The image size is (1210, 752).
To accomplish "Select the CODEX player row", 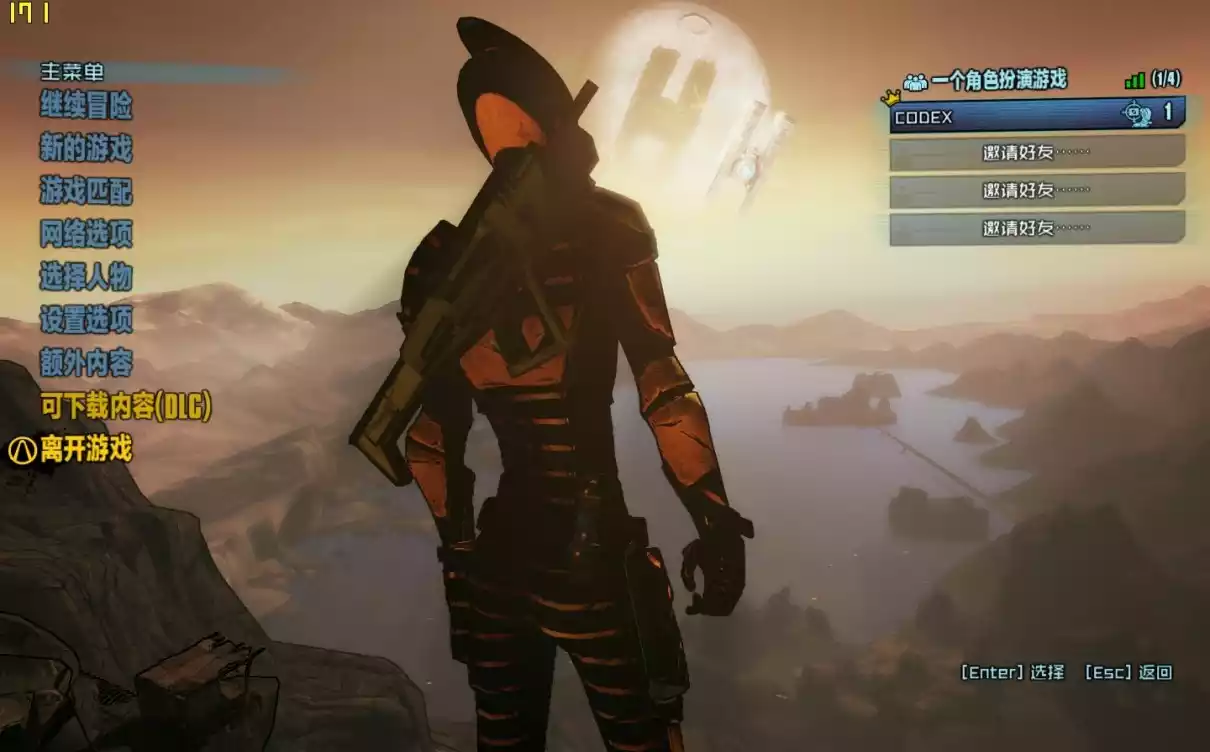I will click(x=1036, y=116).
